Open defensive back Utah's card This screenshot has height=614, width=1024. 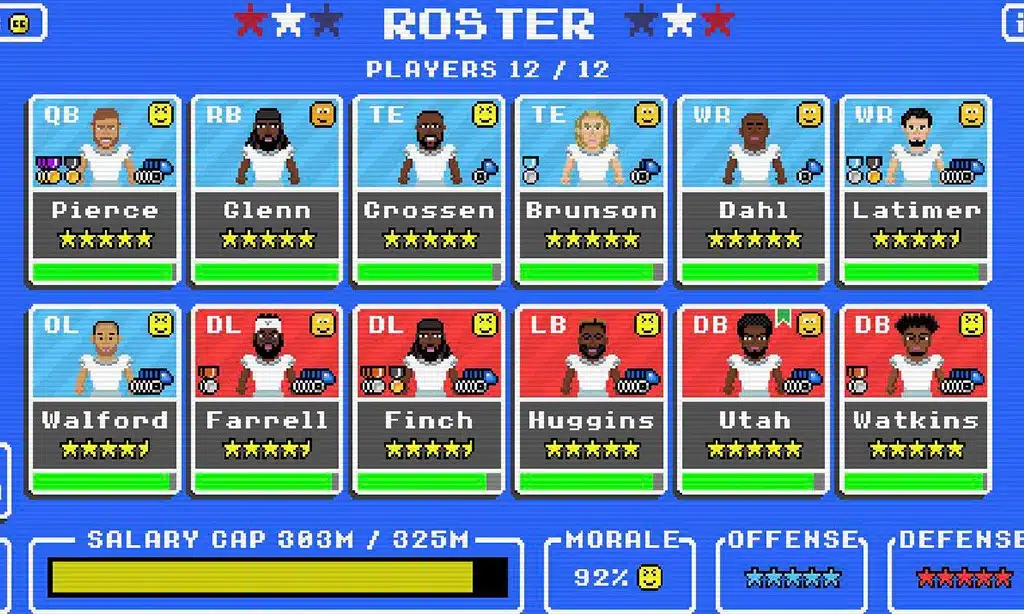[753, 400]
